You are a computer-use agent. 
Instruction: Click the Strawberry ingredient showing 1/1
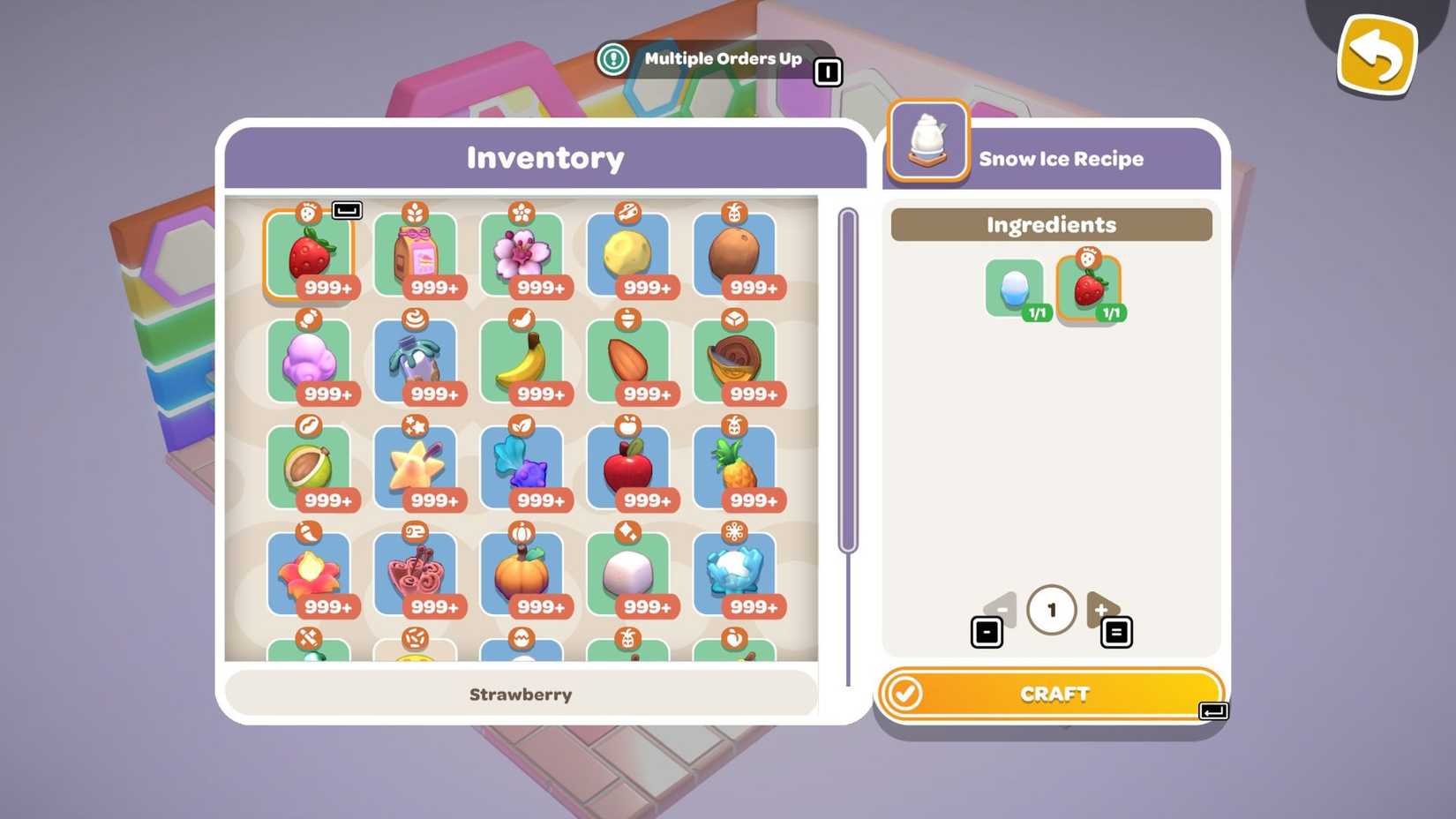click(1090, 287)
